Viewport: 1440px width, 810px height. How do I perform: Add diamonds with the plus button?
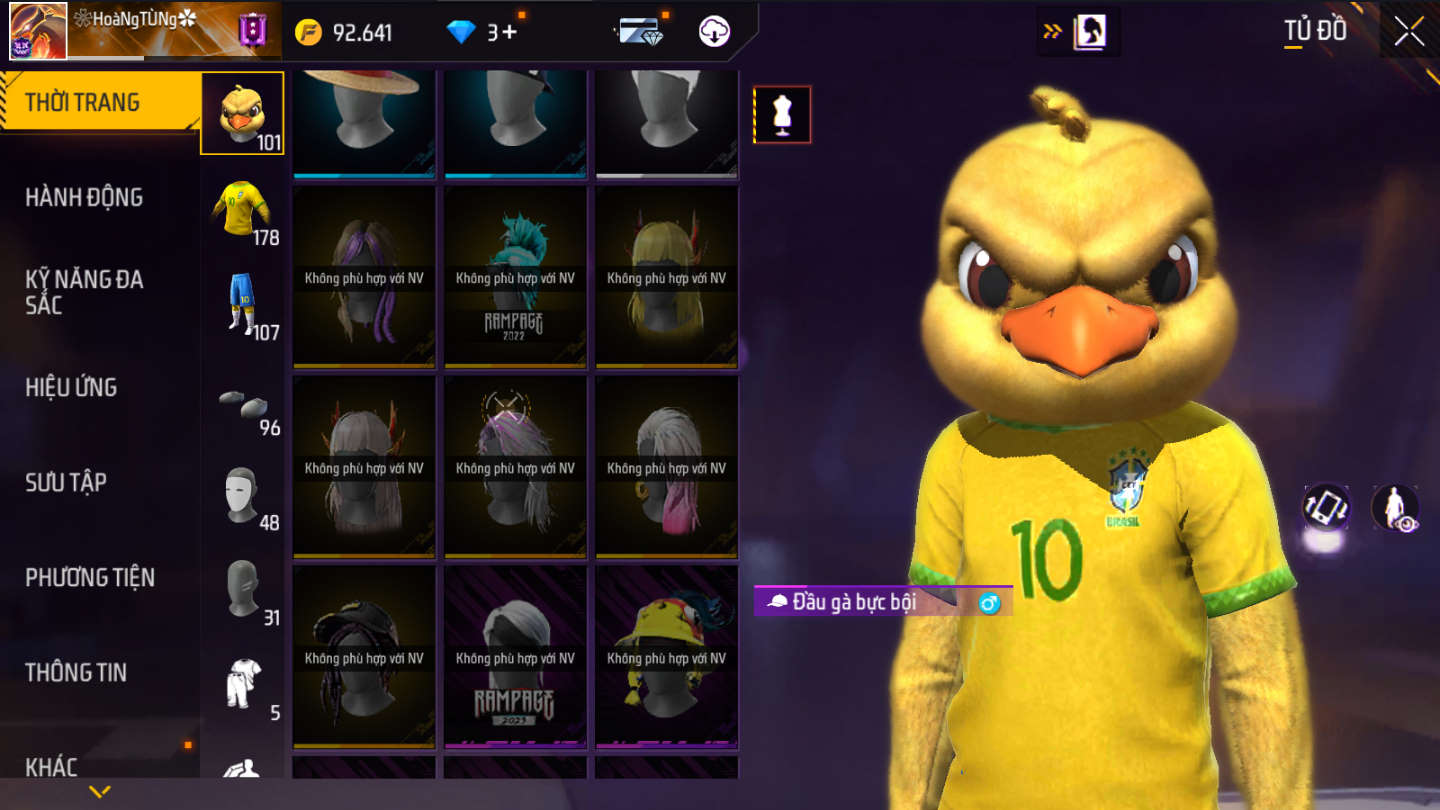[509, 32]
